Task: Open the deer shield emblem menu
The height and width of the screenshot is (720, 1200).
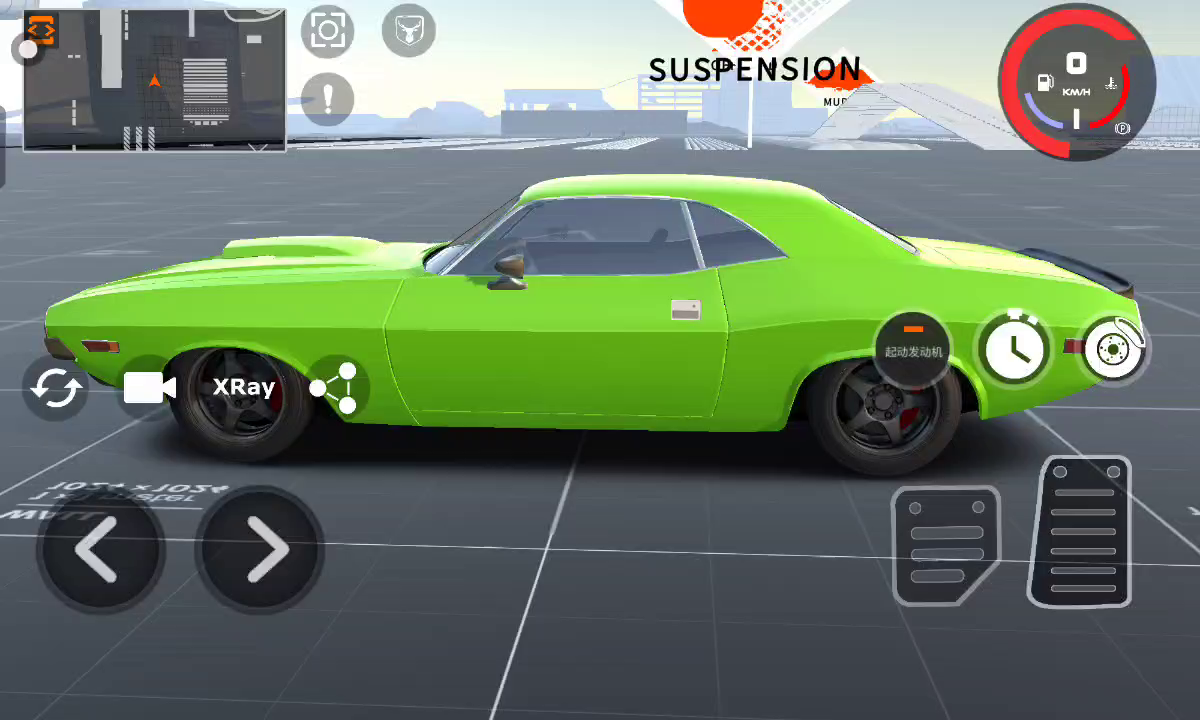Action: [408, 31]
